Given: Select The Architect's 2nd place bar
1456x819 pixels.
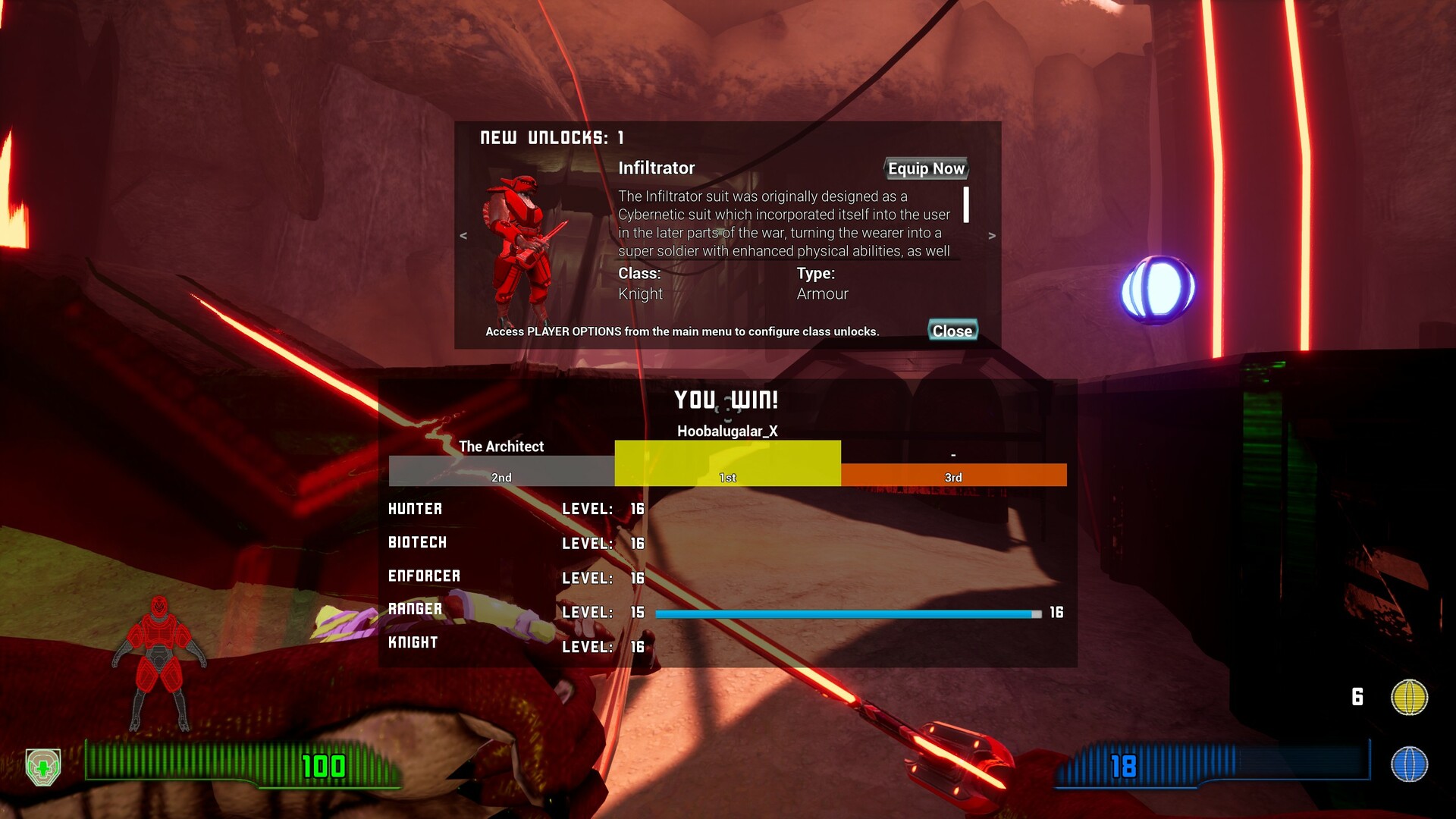Looking at the screenshot, I should (500, 469).
